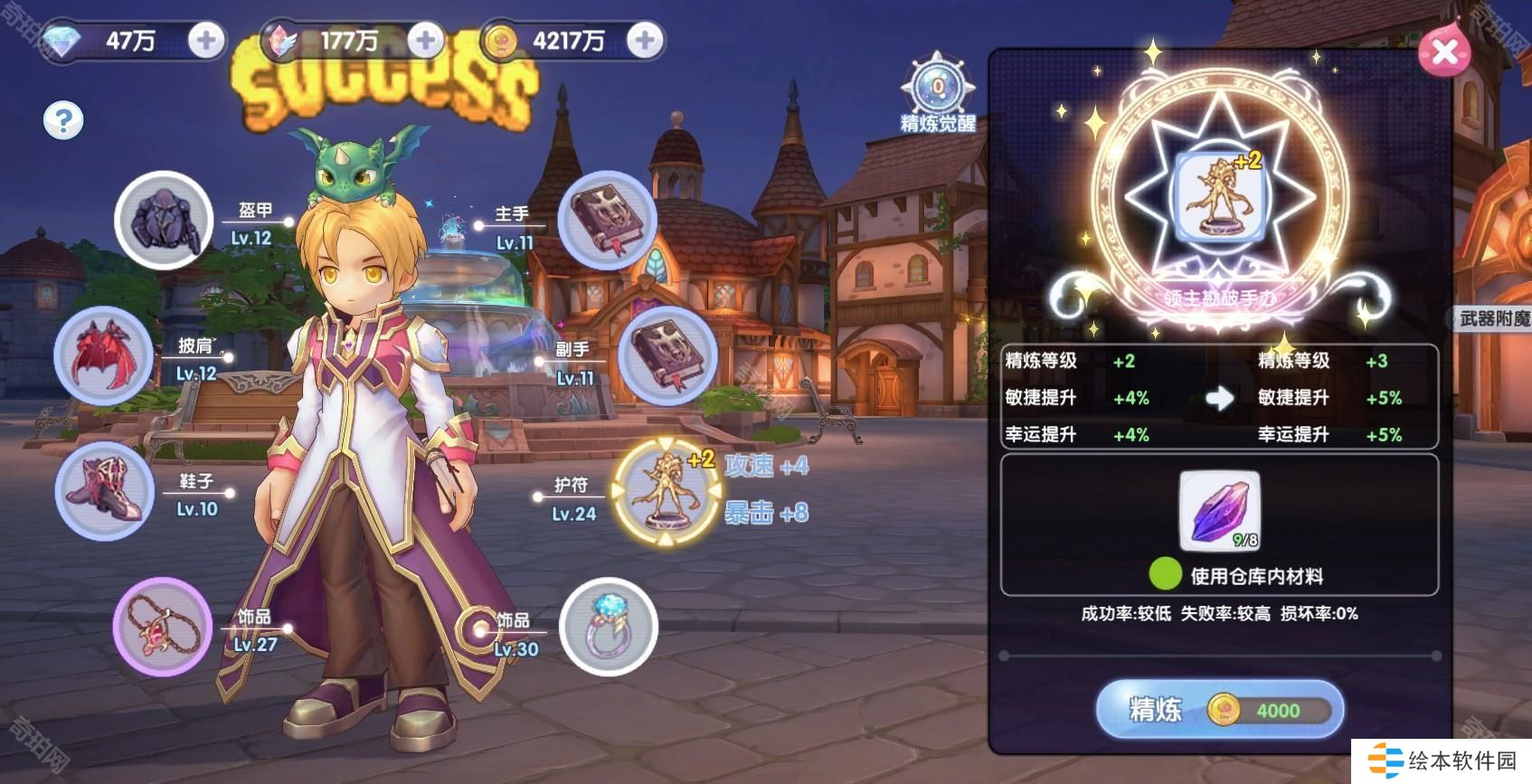Select the 鞋子 shoes equipment slot
The image size is (1532, 784).
coord(103,491)
